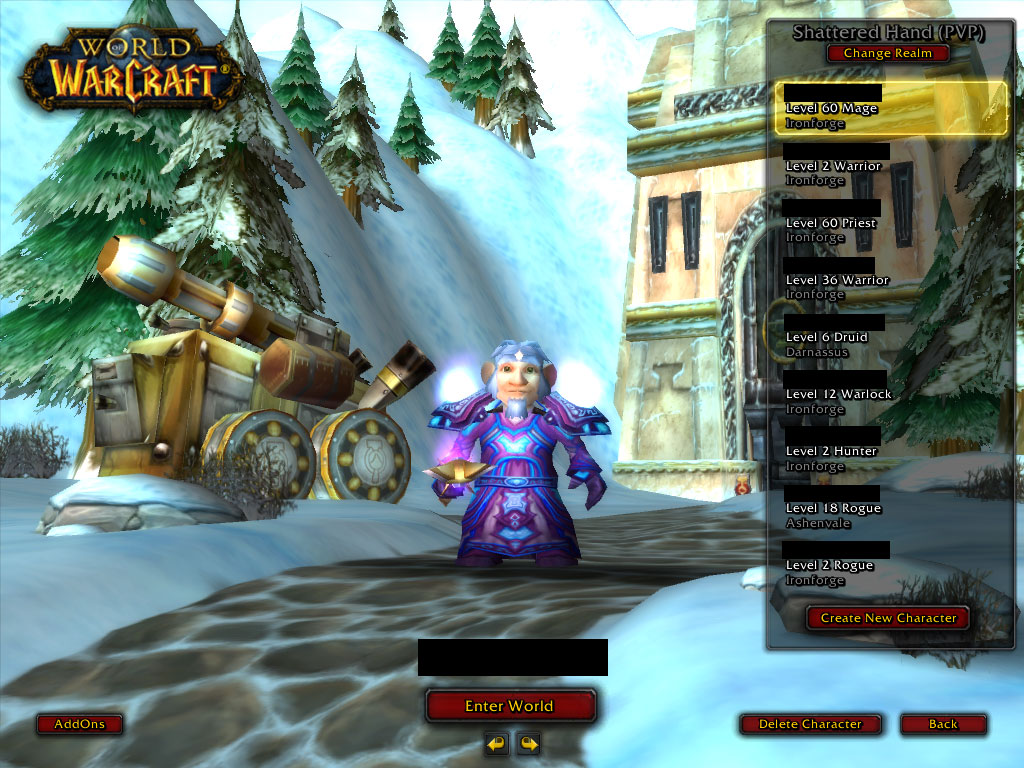
Task: Go back with the Back button
Action: tap(943, 724)
